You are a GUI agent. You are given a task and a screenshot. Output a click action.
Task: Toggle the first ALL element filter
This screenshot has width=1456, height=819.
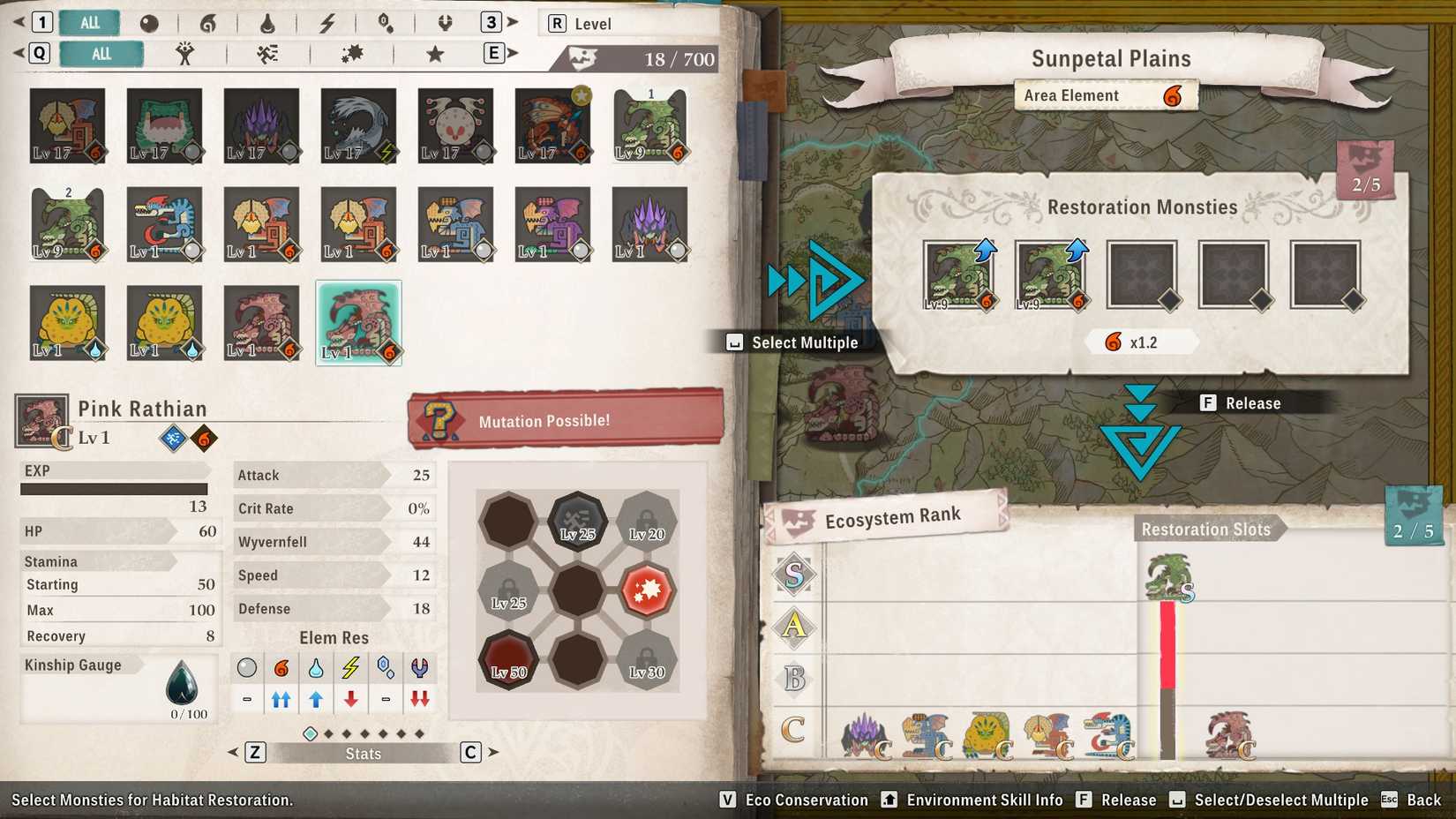pyautogui.click(x=88, y=23)
